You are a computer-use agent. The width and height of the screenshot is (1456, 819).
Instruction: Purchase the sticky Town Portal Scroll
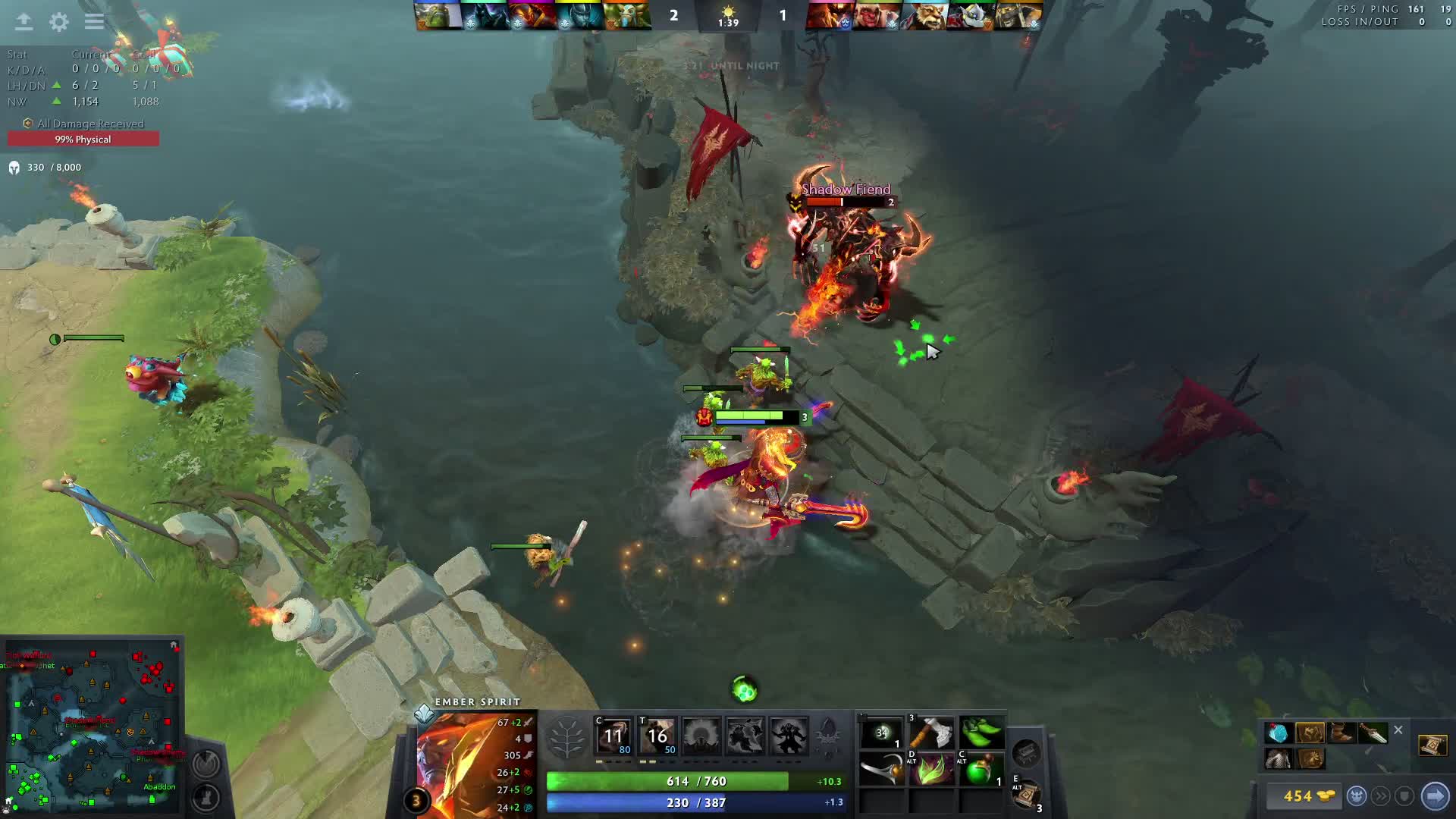coord(1432,745)
